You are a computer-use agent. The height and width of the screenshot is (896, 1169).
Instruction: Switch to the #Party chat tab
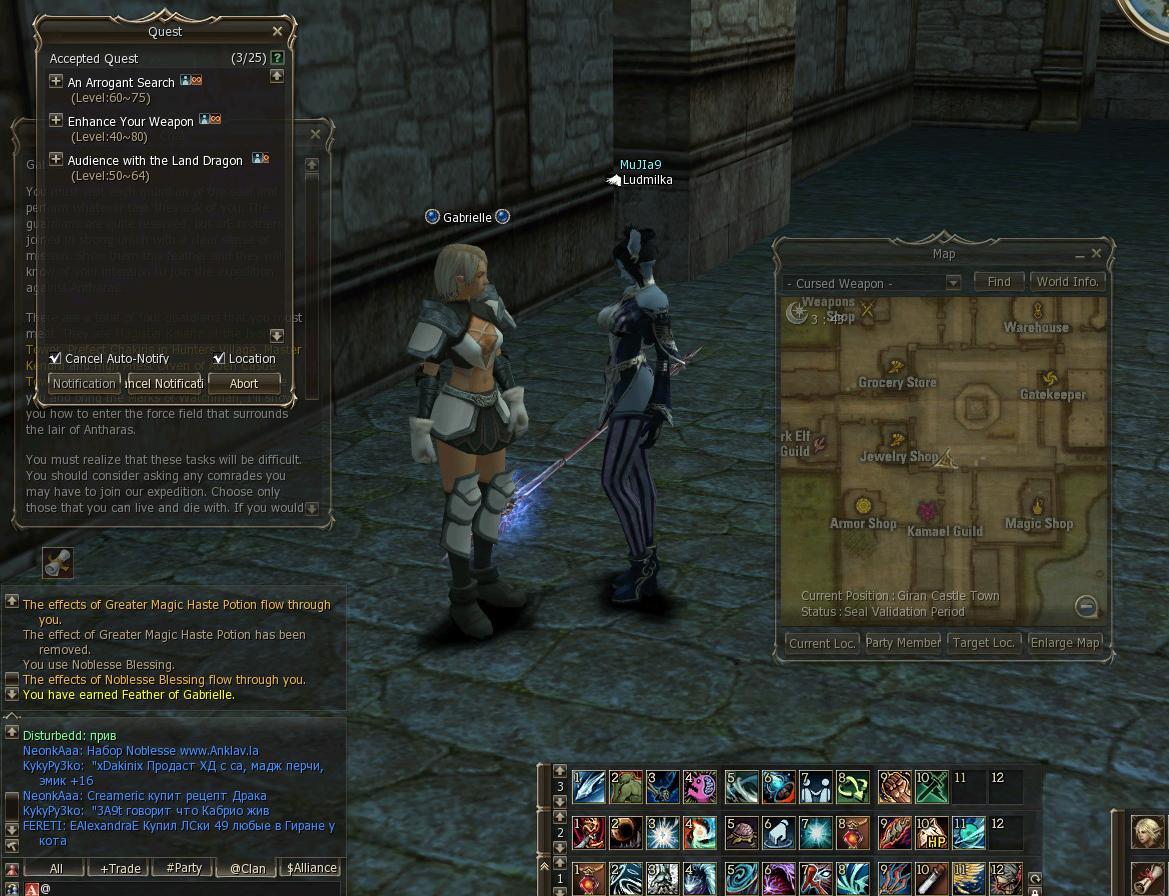tap(184, 868)
